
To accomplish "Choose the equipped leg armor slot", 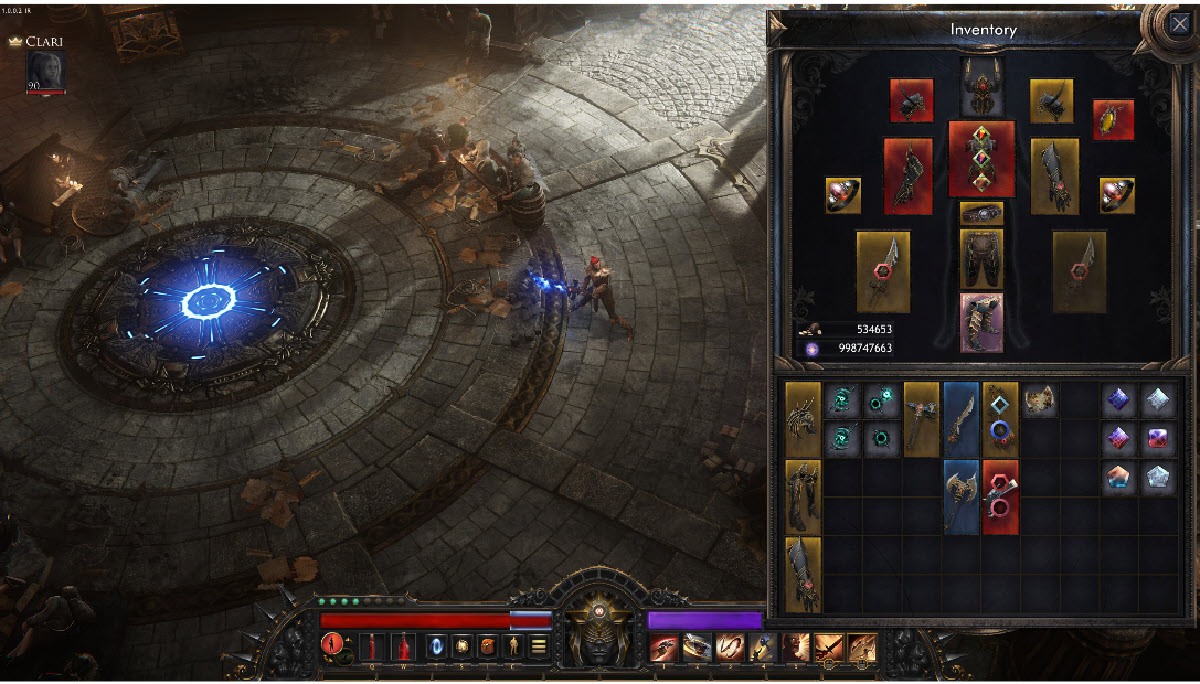I will 981,258.
